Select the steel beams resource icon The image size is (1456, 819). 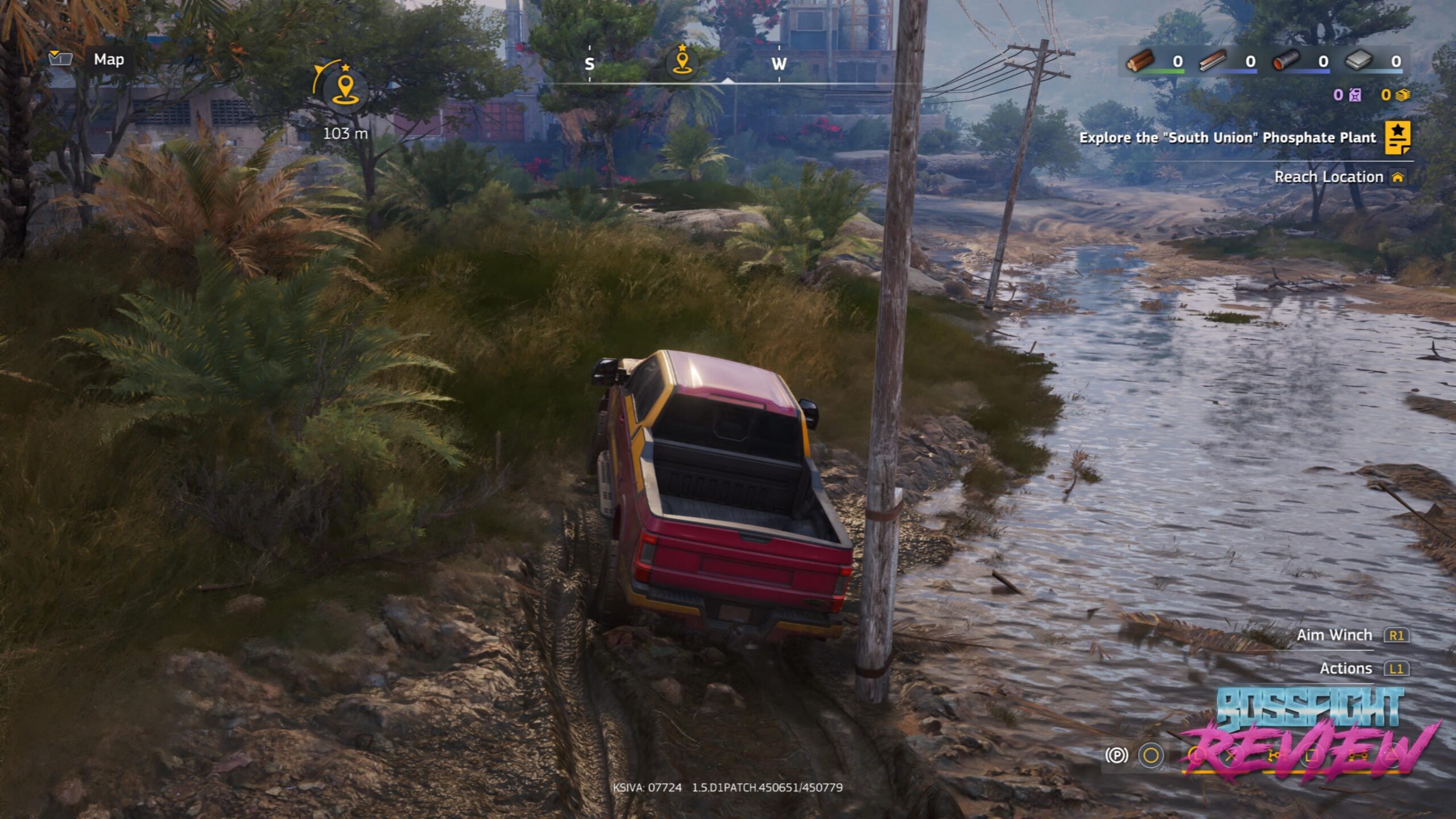coord(1213,61)
